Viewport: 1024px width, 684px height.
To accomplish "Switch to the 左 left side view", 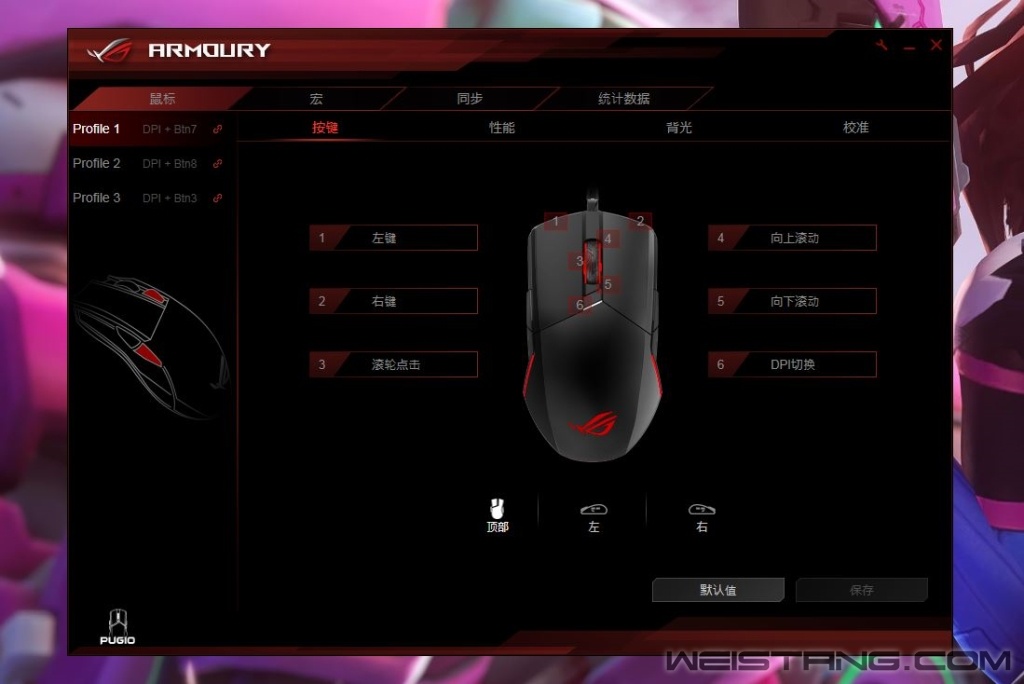I will 594,516.
